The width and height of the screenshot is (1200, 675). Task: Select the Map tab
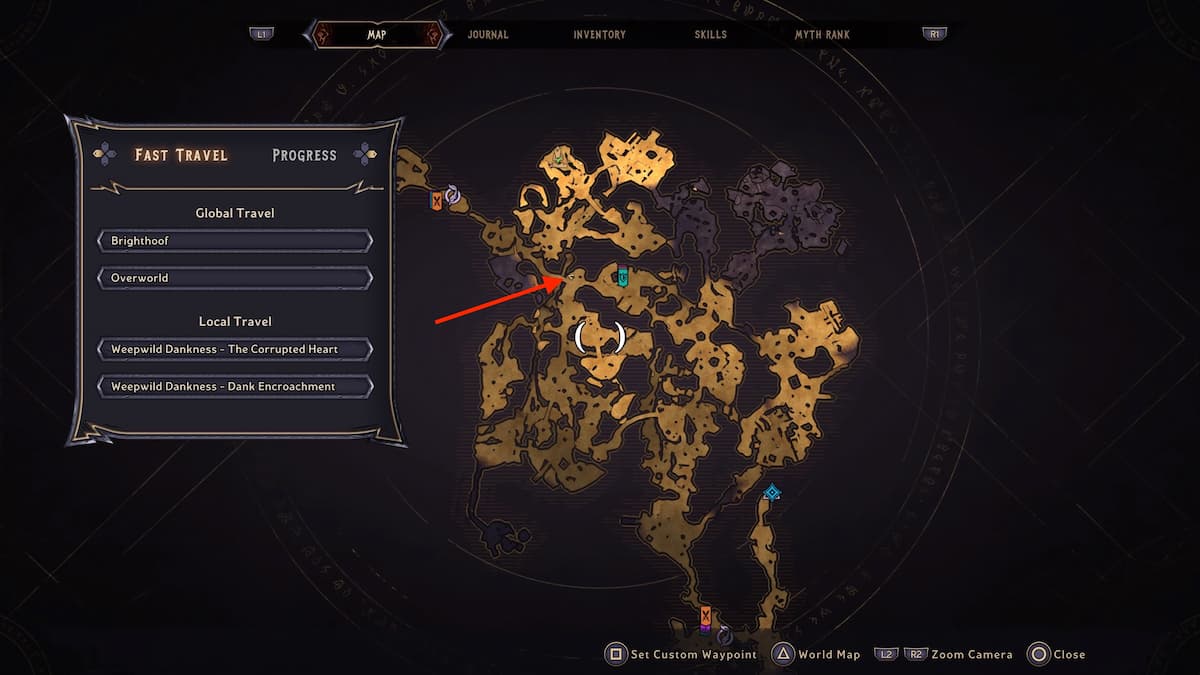tap(377, 34)
